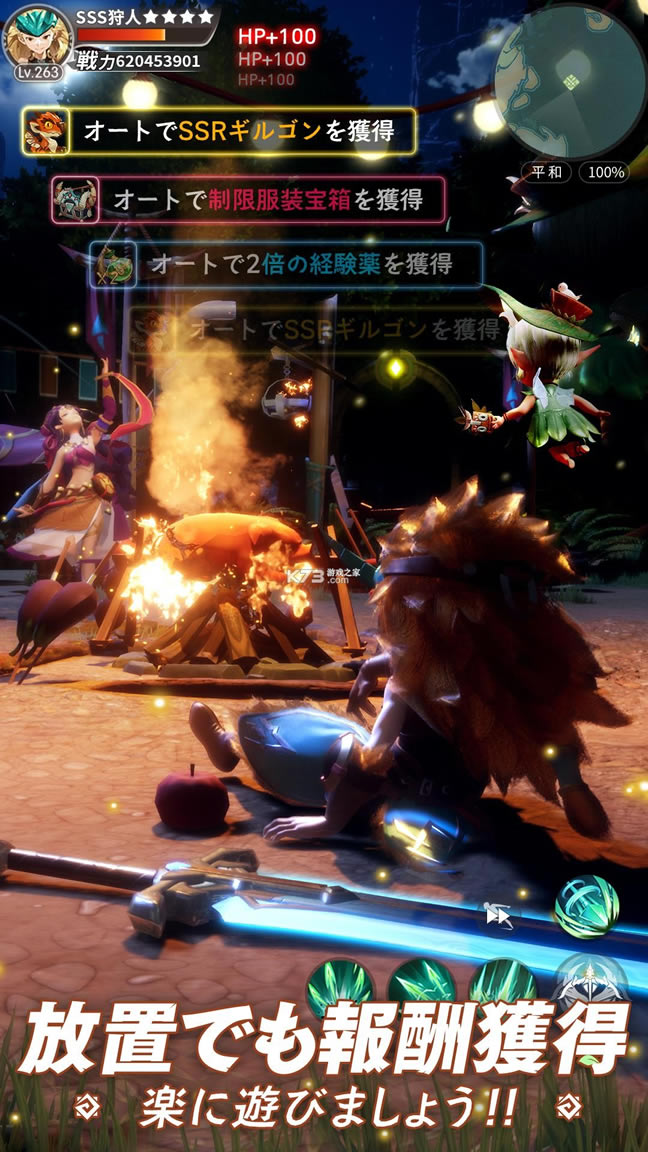Toggle the 平和 peace mode button
Image resolution: width=648 pixels, height=1152 pixels.
546,172
